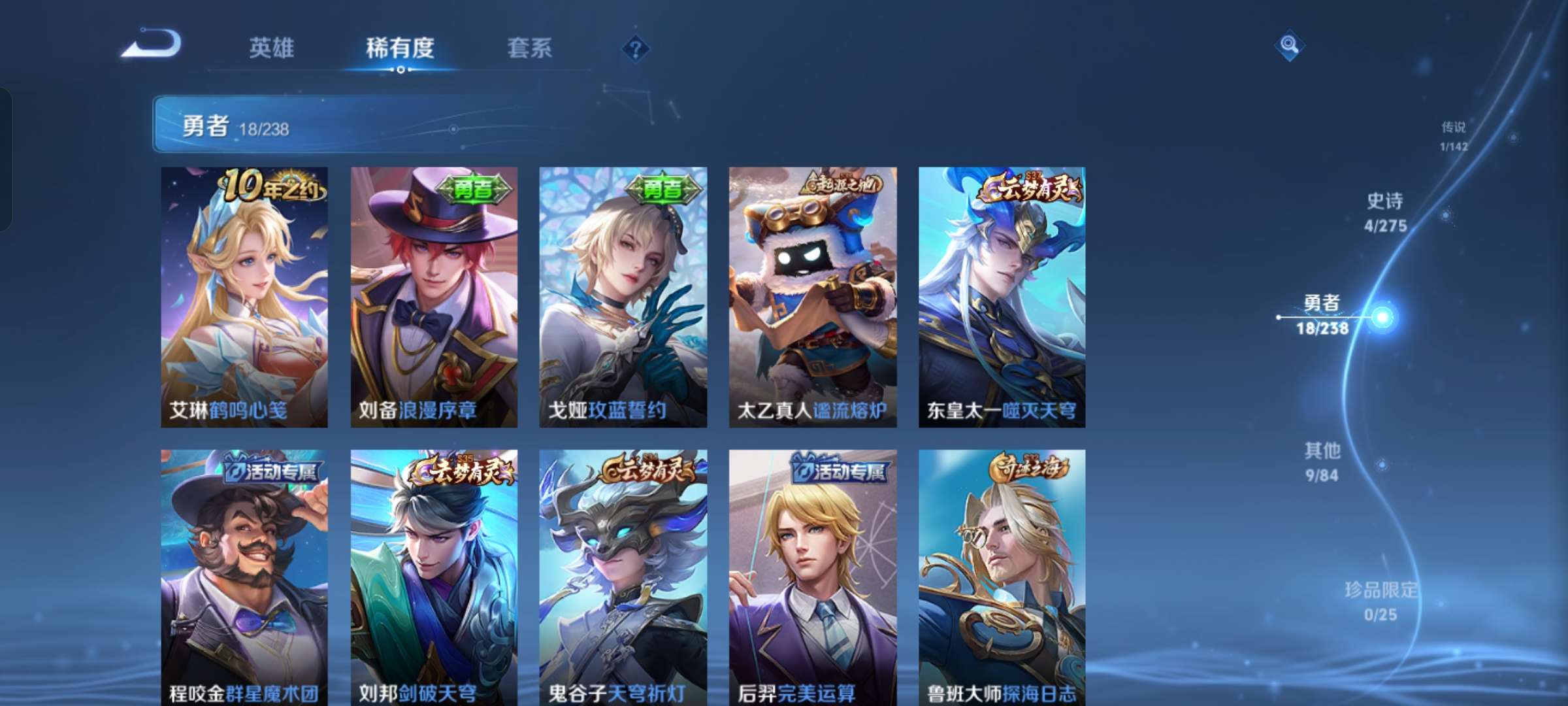
Task: Switch to the 英雄 tab
Action: tap(272, 48)
